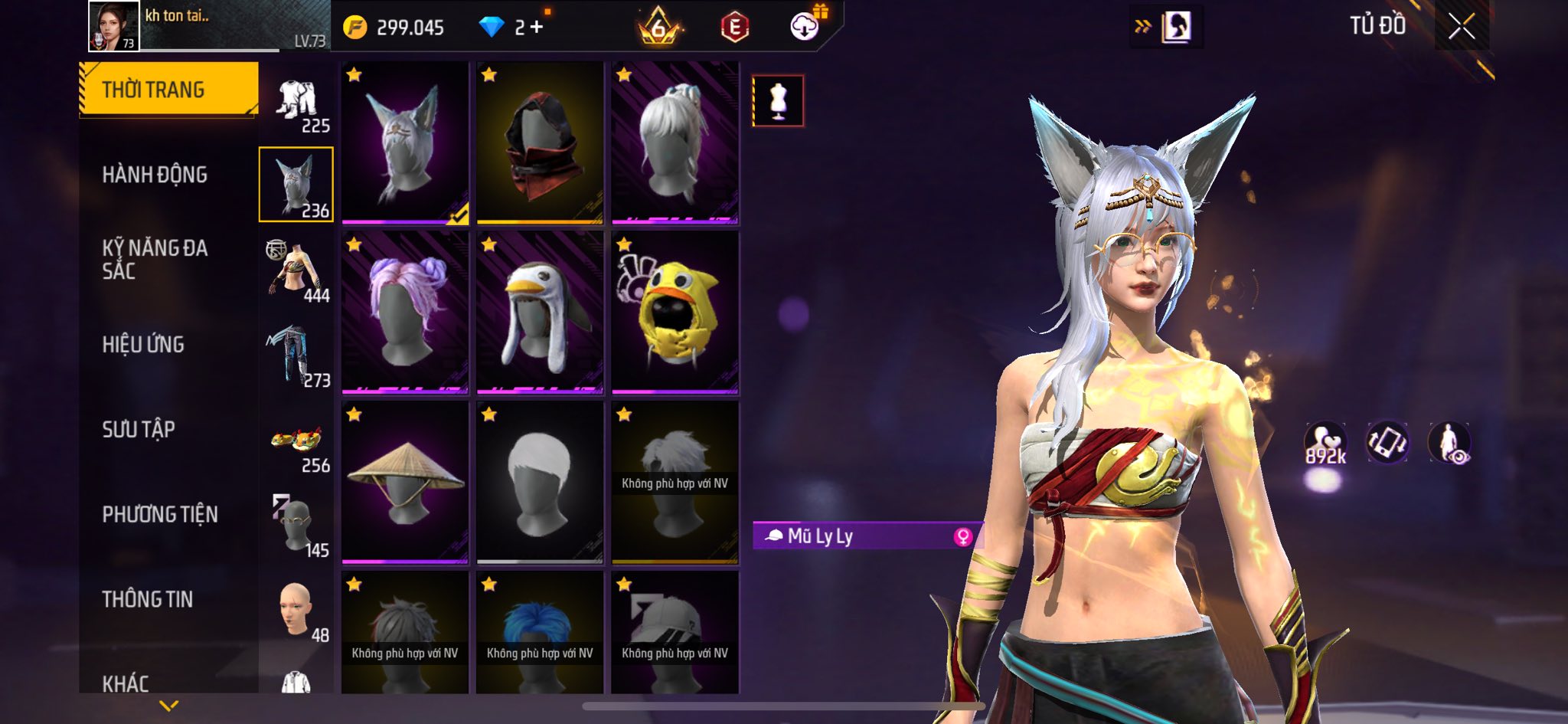Equip the yellow duck hood

pyautogui.click(x=675, y=313)
